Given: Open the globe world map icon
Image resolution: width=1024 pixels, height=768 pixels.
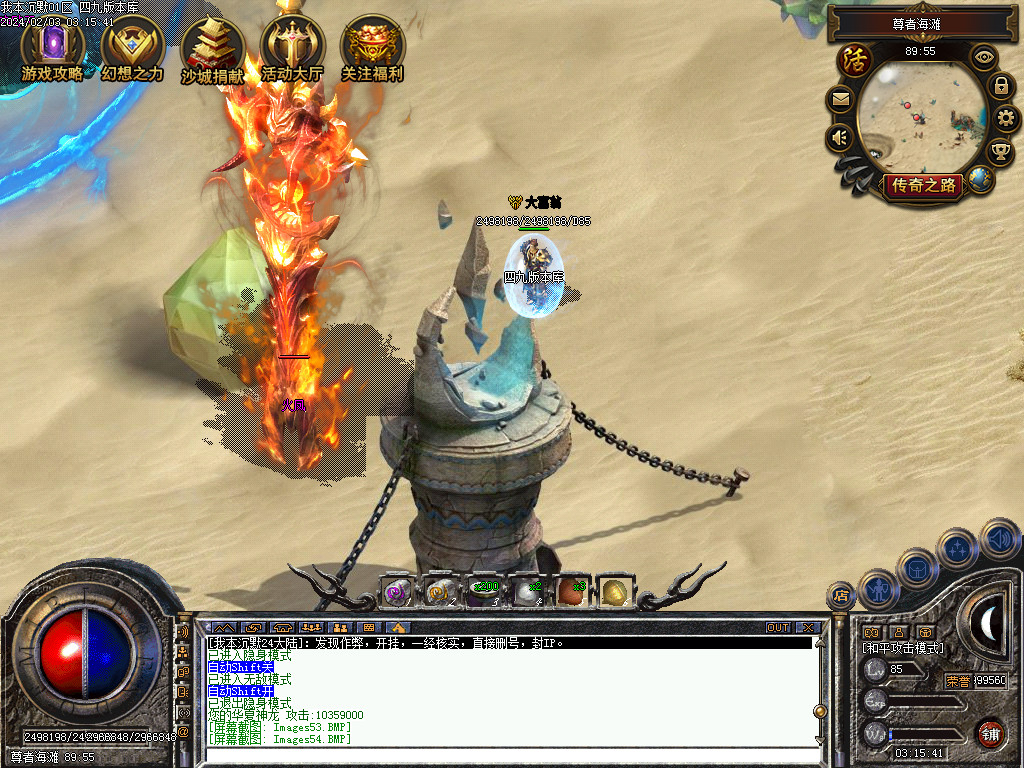Looking at the screenshot, I should click(x=981, y=180).
